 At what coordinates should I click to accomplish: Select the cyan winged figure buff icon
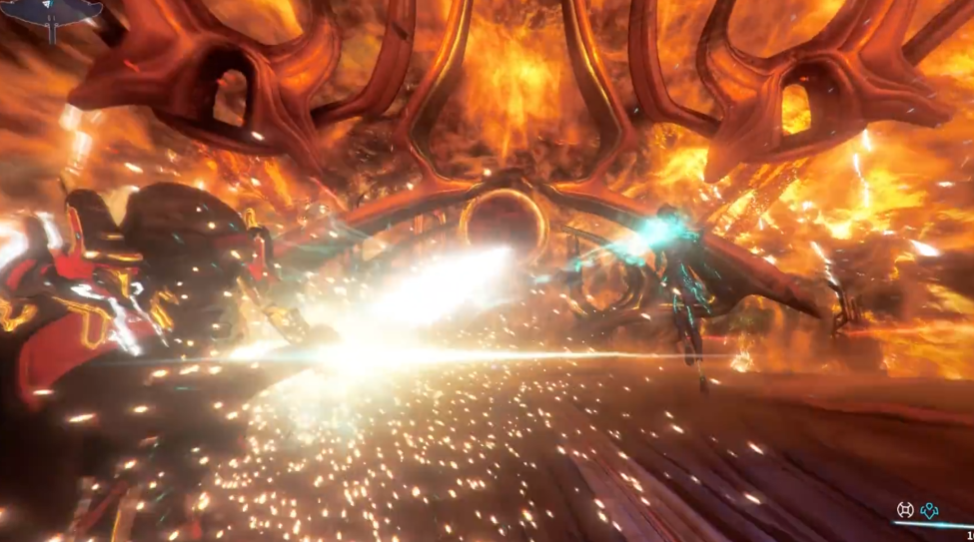(x=930, y=510)
